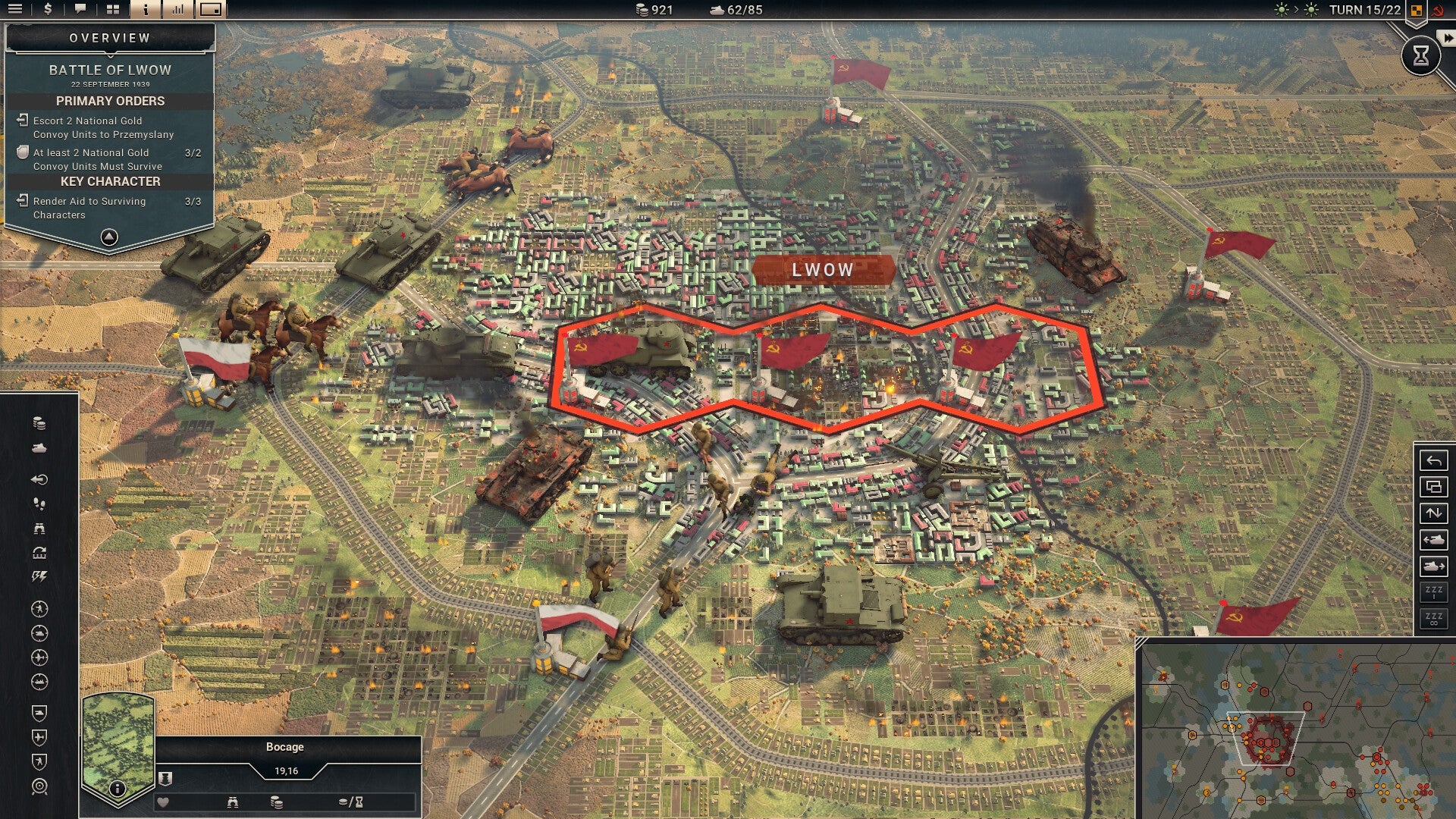Image resolution: width=1456 pixels, height=819 pixels.
Task: Jump to next unit with the tank-arrow icon
Action: pyautogui.click(x=1432, y=563)
